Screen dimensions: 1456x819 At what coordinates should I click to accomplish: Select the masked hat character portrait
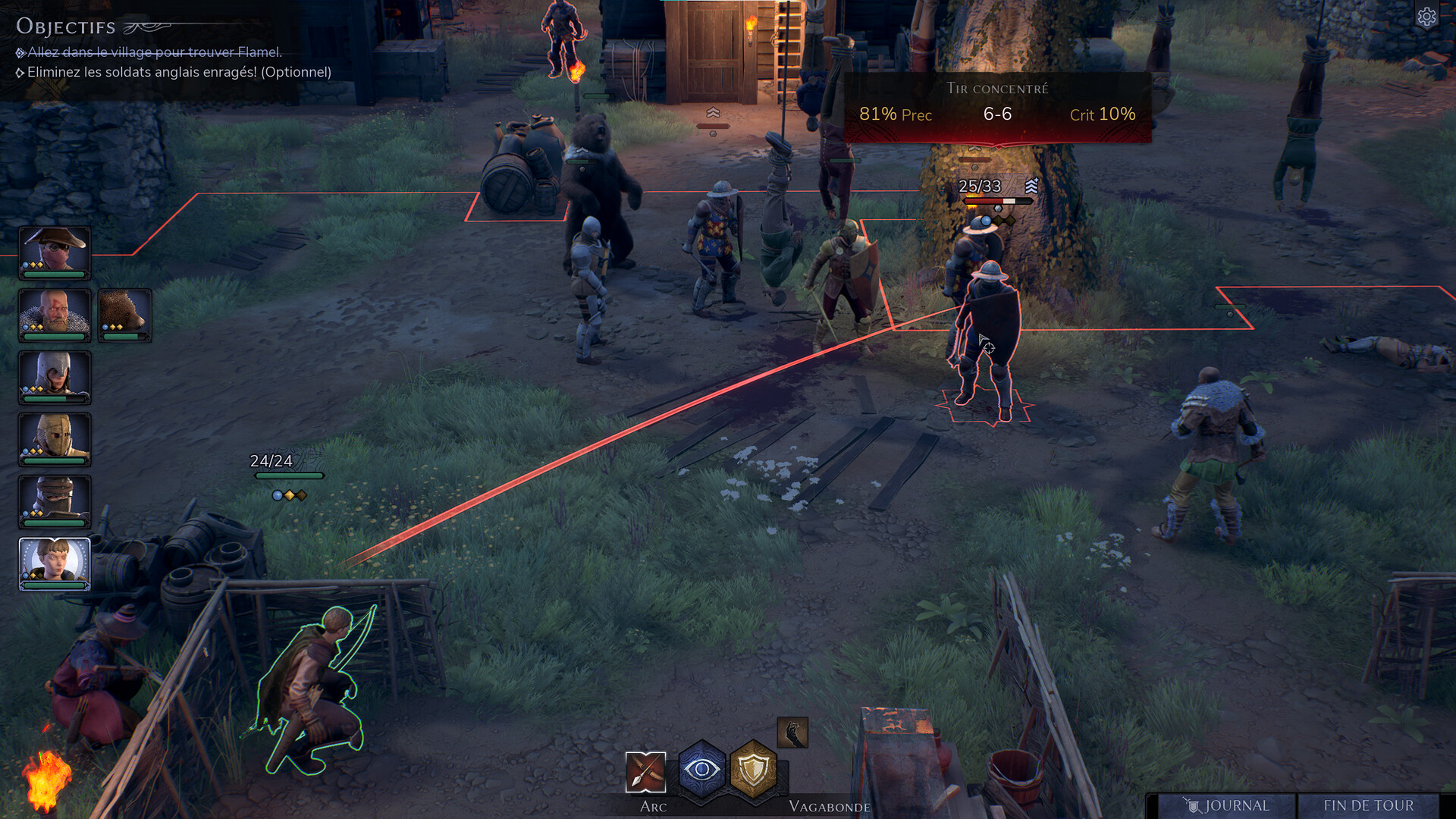coord(55,253)
